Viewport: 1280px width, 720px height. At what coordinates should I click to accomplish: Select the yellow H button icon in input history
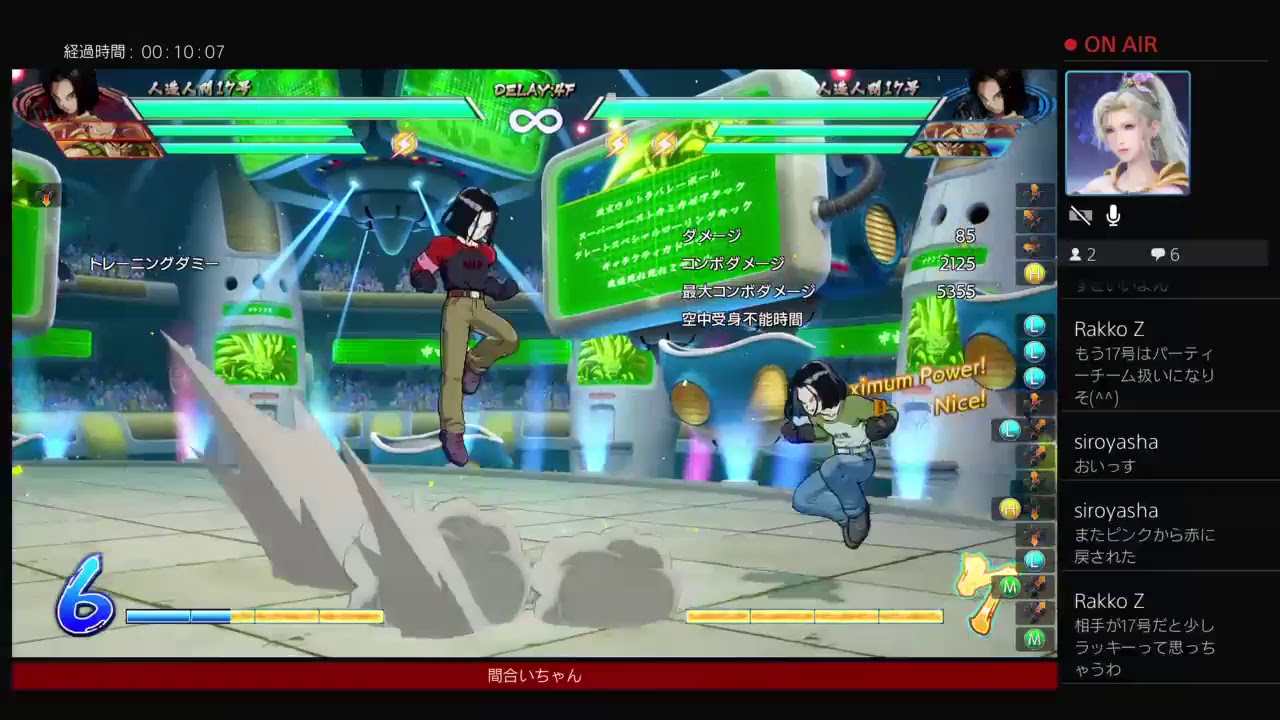[x=1034, y=272]
